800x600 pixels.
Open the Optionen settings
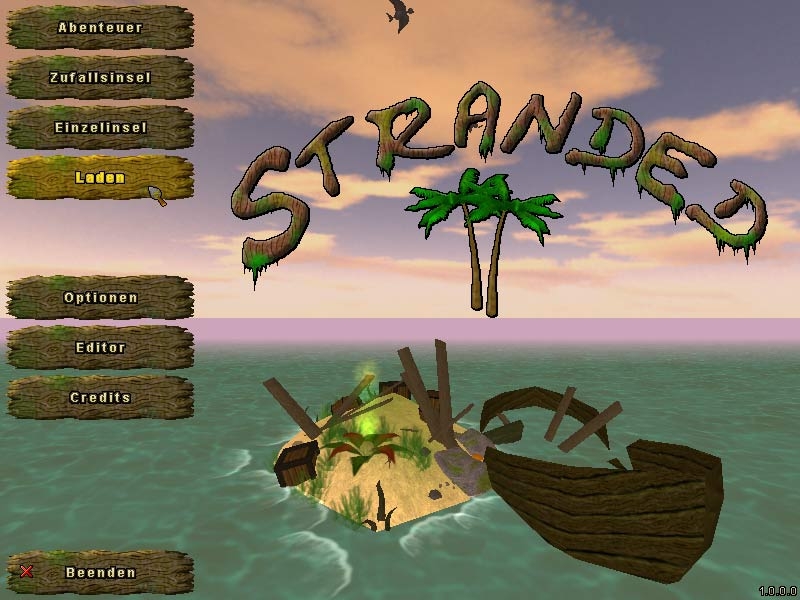pyautogui.click(x=99, y=298)
